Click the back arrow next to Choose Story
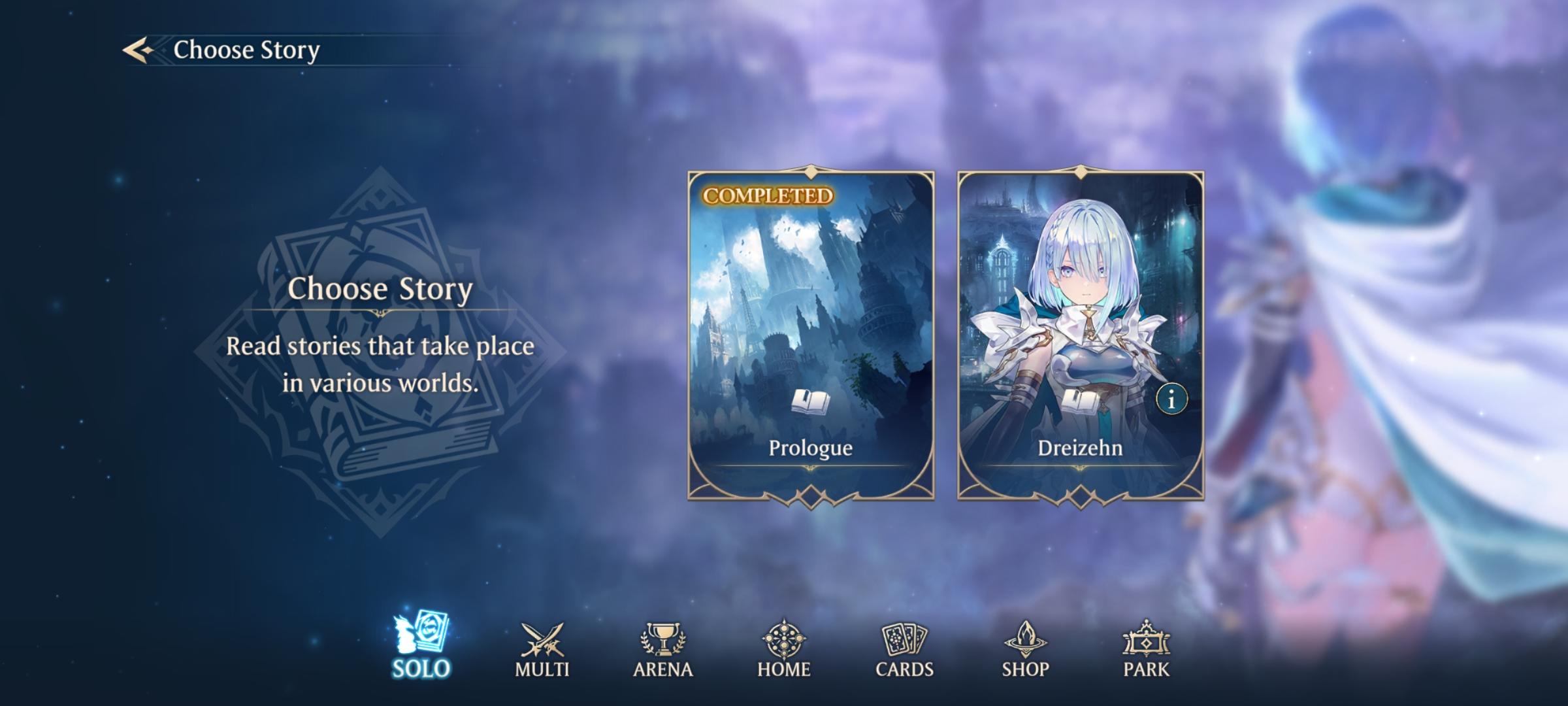 (140, 48)
